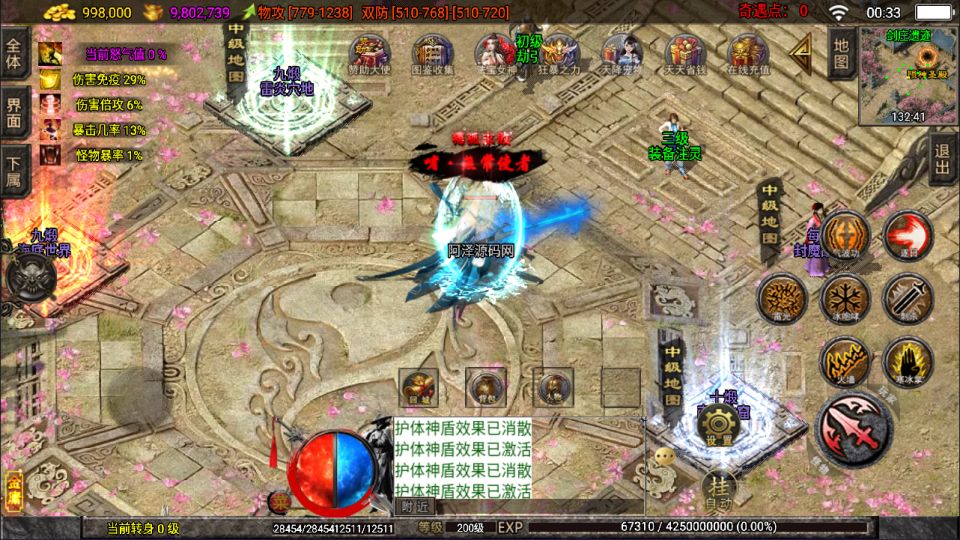Cast the 冰咆哮 snowflake skill
Image resolution: width=960 pixels, height=540 pixels.
845,298
